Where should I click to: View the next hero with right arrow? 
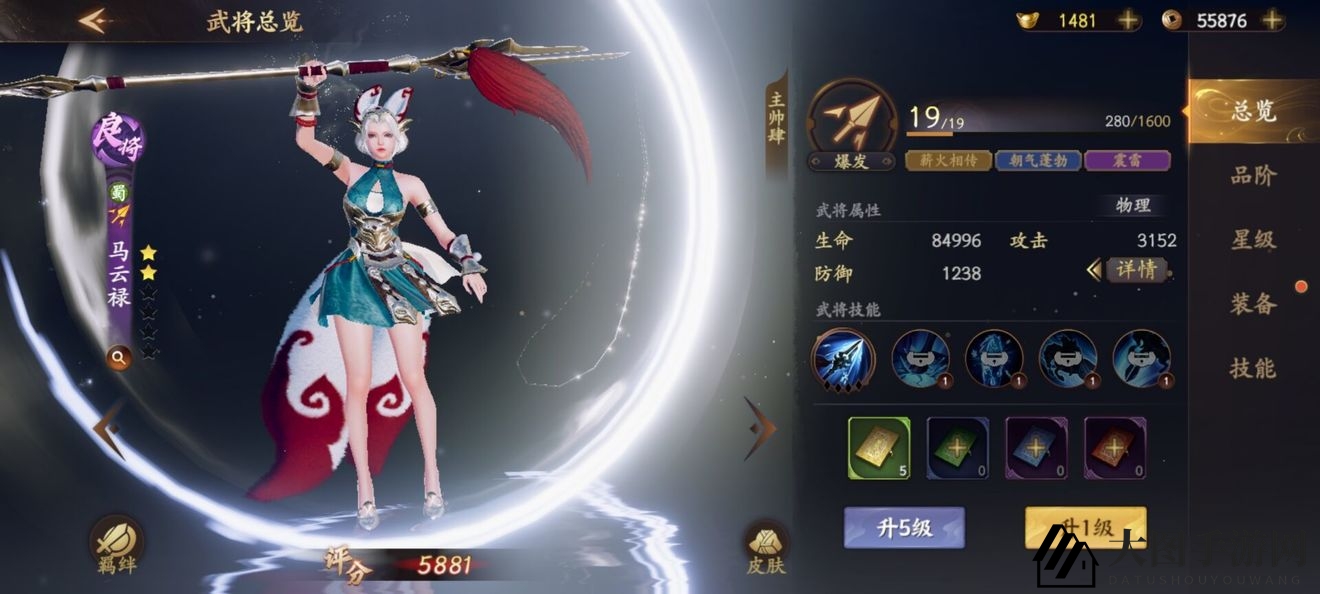(760, 427)
